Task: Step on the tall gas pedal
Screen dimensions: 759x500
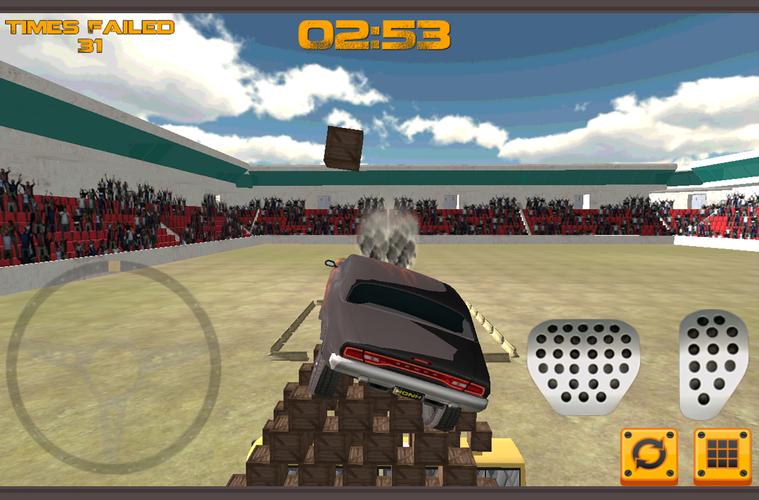Action: pyautogui.click(x=713, y=362)
